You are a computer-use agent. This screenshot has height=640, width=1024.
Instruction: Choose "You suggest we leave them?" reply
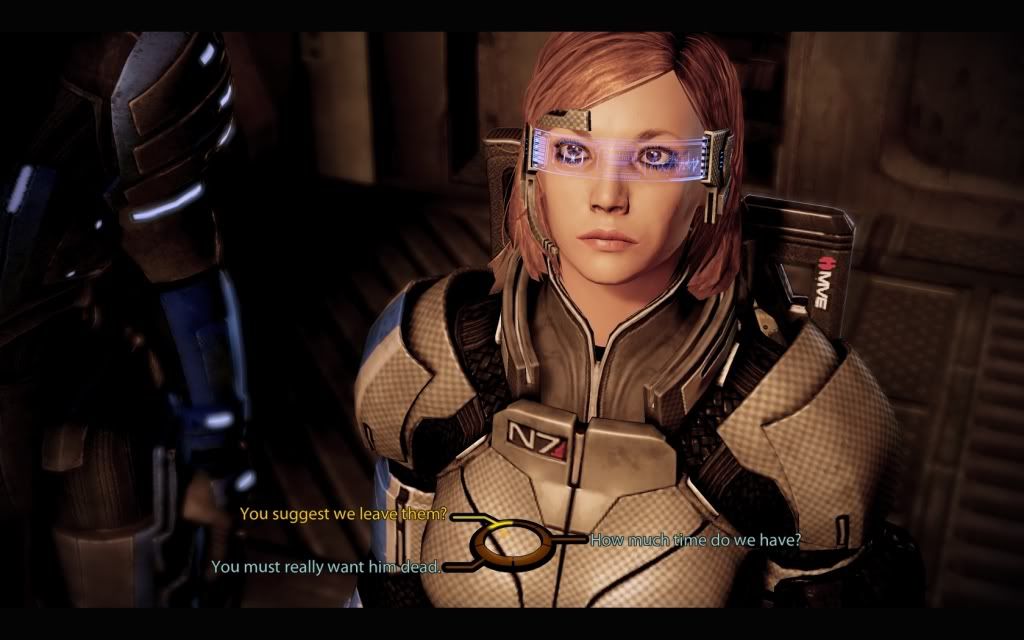click(344, 515)
